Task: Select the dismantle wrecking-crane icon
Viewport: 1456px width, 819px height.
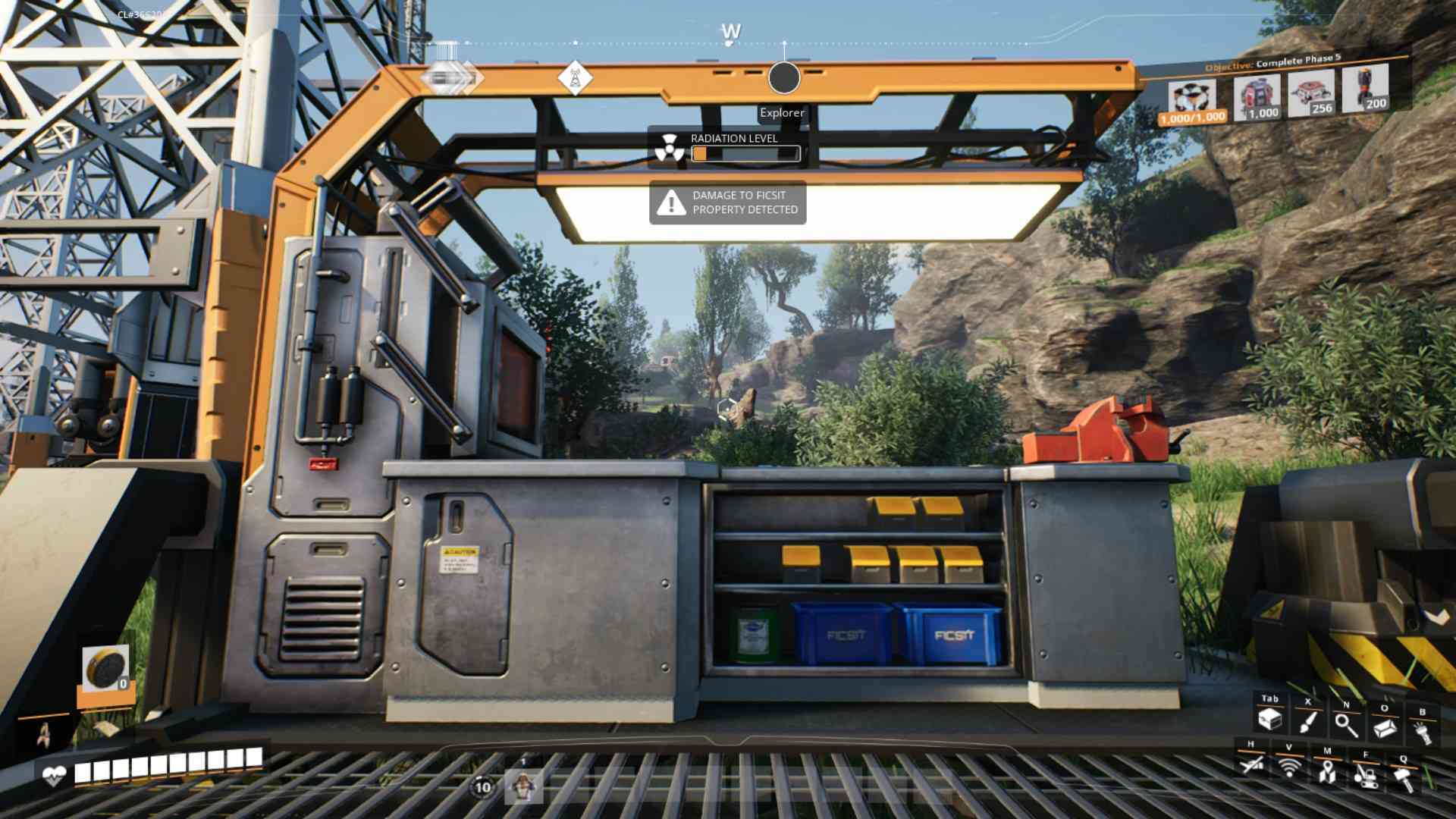Action: point(1365,775)
